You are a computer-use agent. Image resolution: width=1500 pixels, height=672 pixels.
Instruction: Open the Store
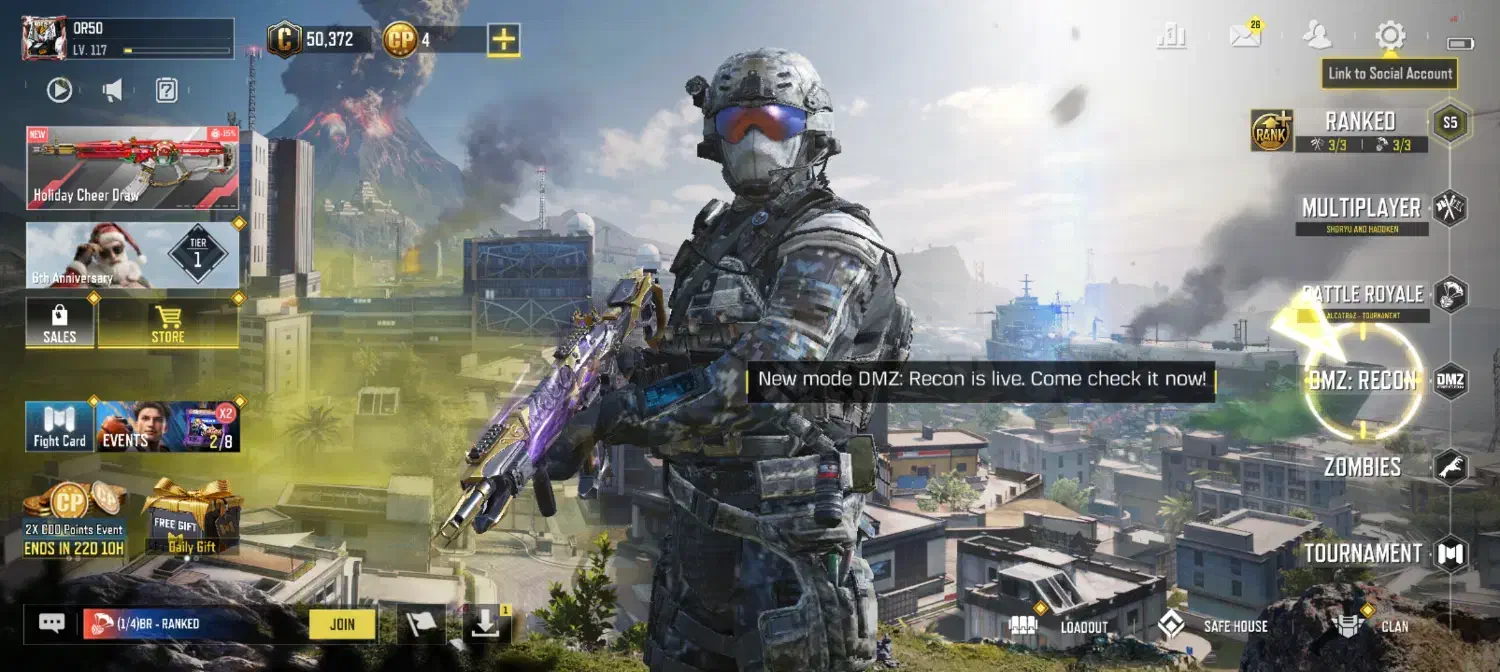pyautogui.click(x=168, y=324)
